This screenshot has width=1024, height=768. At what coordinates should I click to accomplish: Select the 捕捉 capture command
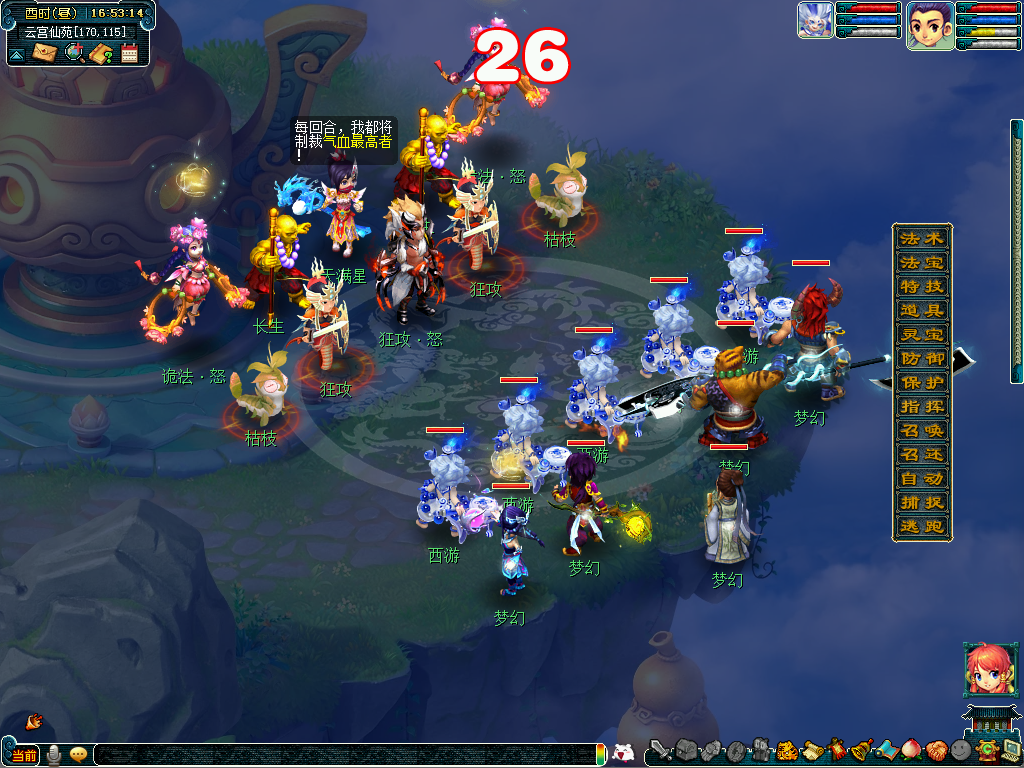point(921,503)
